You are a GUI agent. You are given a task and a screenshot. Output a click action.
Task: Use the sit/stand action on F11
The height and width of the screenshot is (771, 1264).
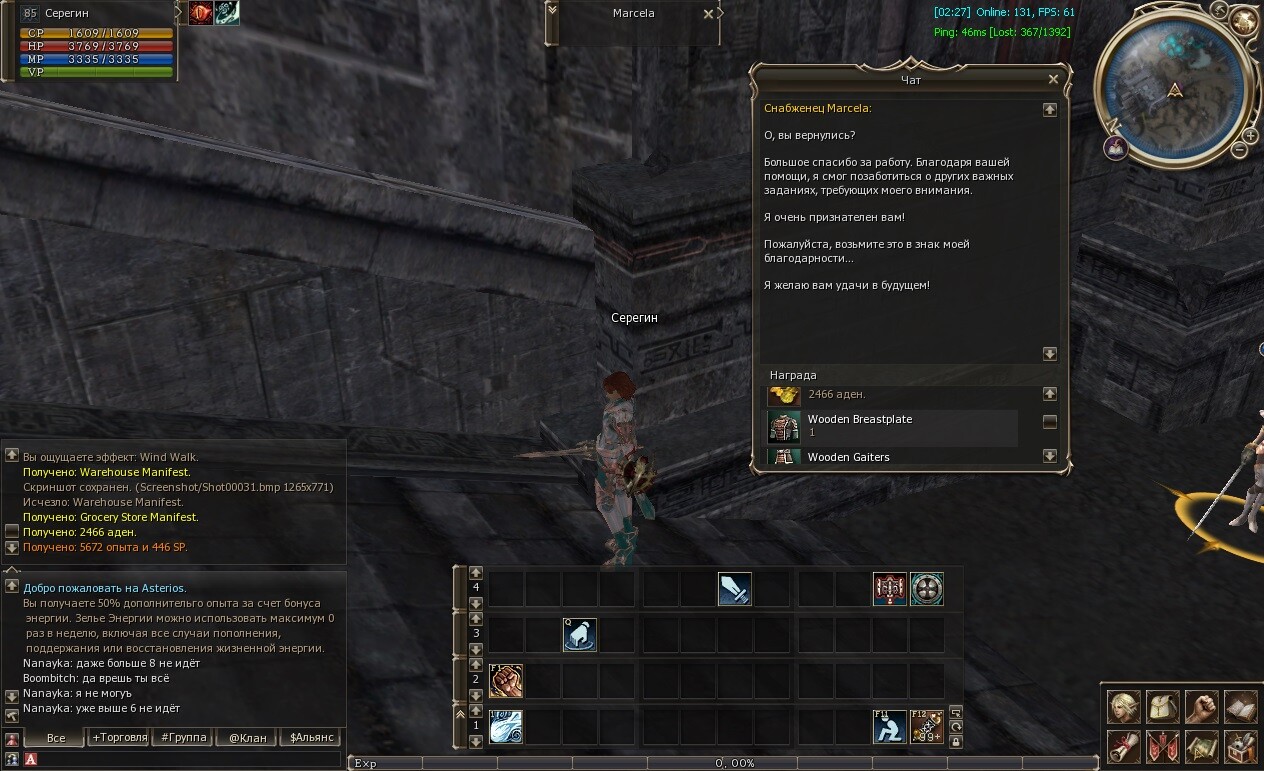pos(889,726)
